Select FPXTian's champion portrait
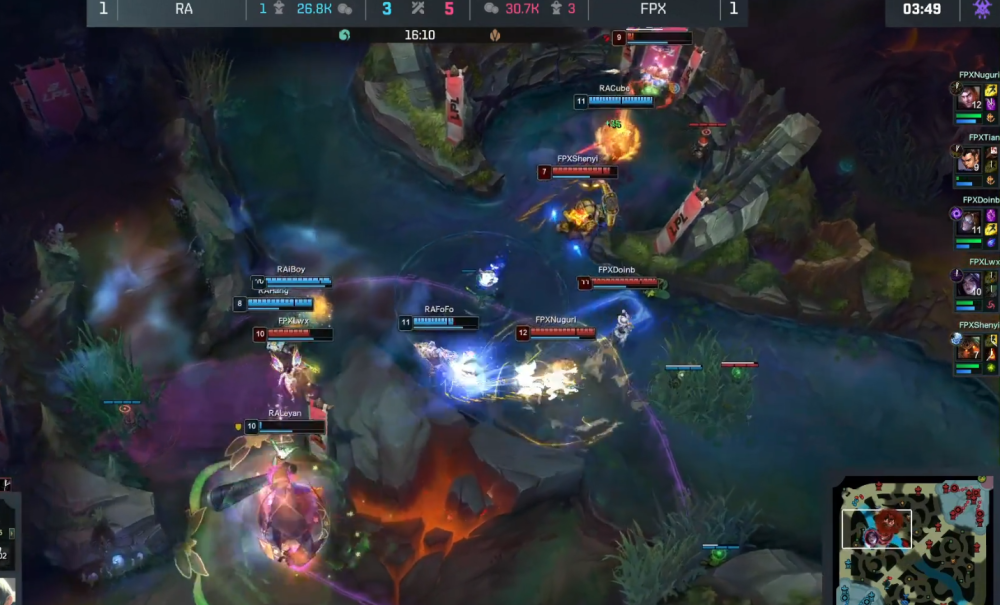 tap(968, 160)
